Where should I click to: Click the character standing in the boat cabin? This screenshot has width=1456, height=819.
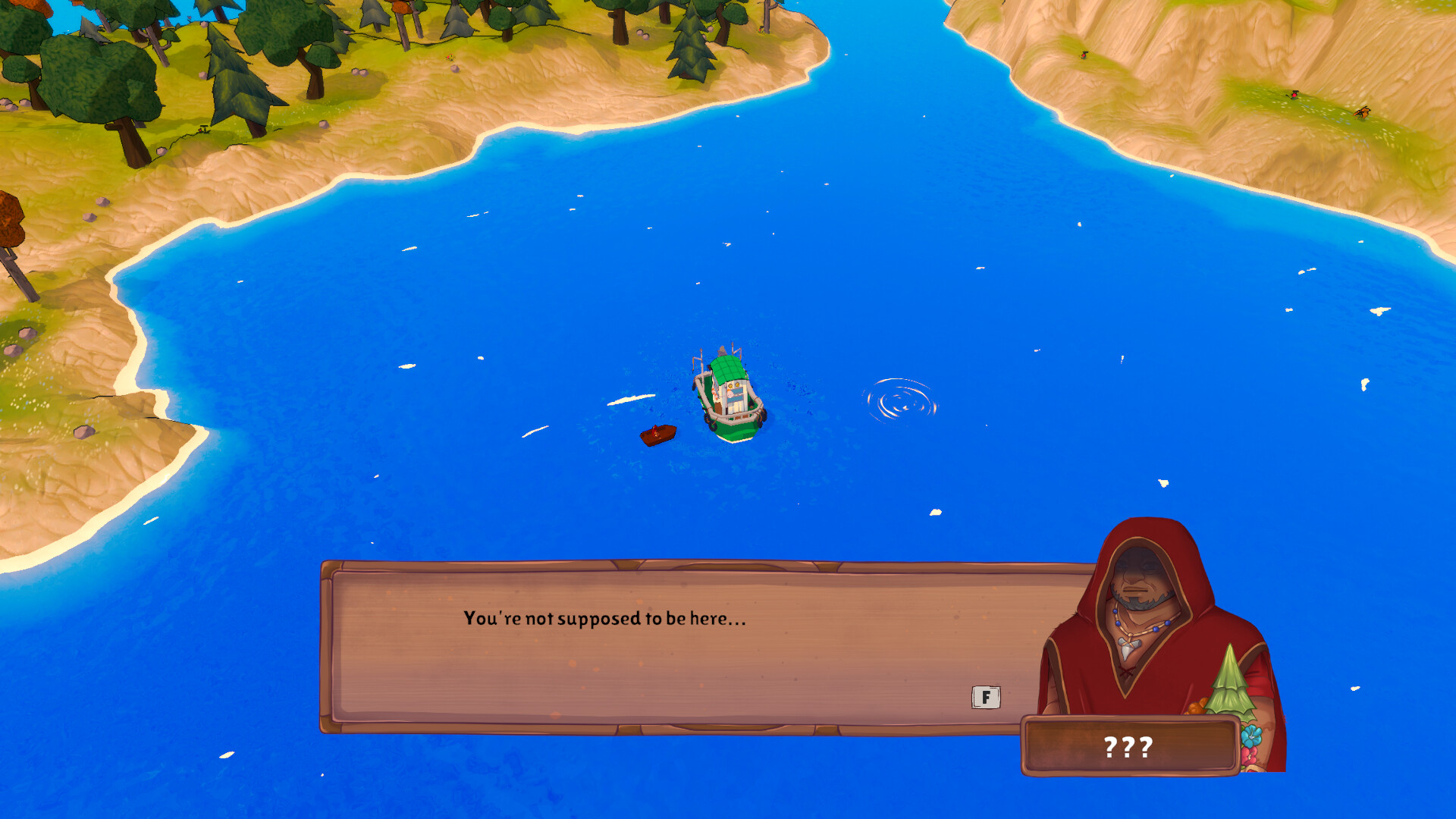coord(730,394)
